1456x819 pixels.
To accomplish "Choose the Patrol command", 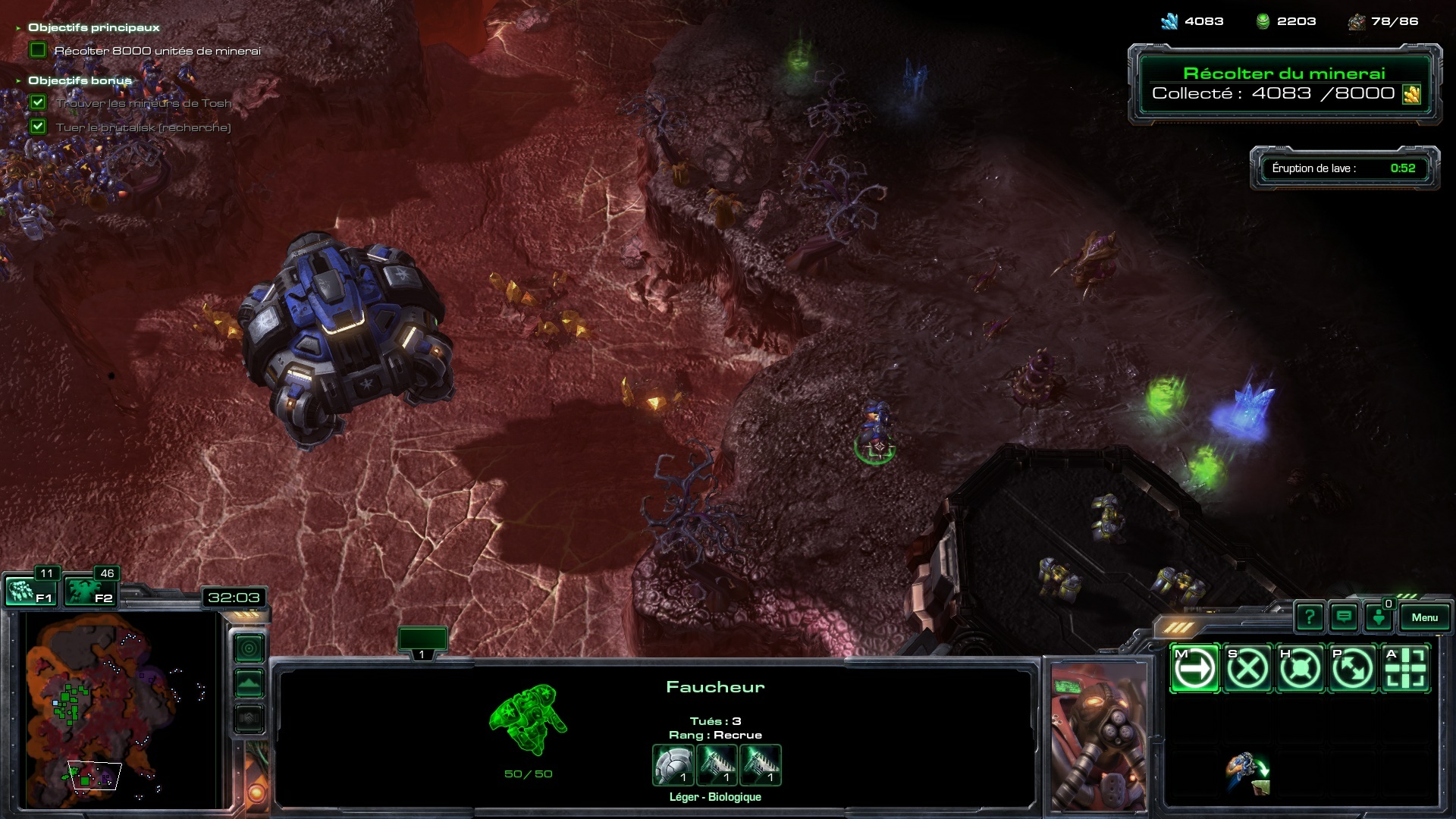I will click(1352, 669).
